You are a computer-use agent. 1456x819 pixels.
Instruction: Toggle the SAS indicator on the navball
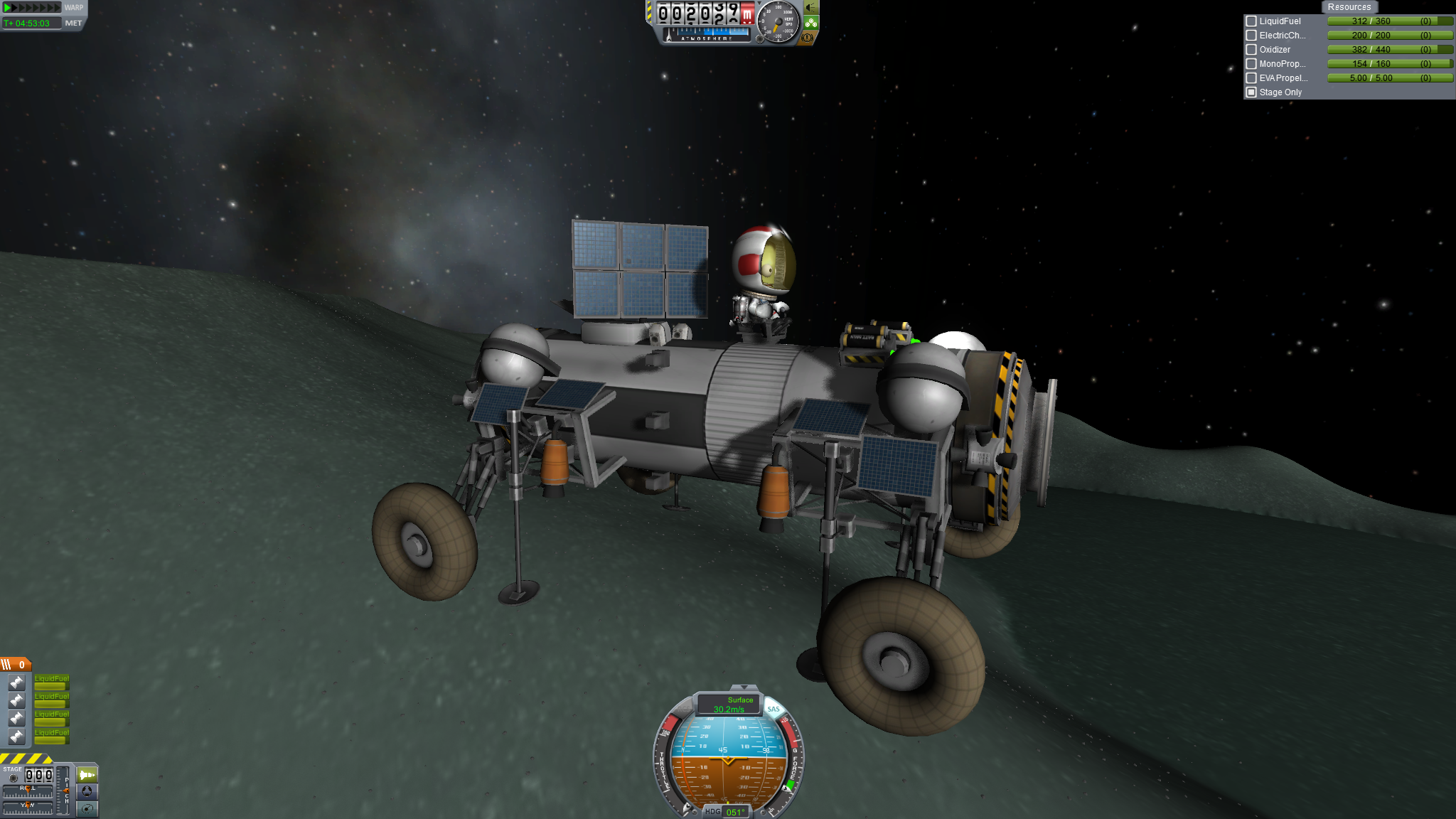773,709
